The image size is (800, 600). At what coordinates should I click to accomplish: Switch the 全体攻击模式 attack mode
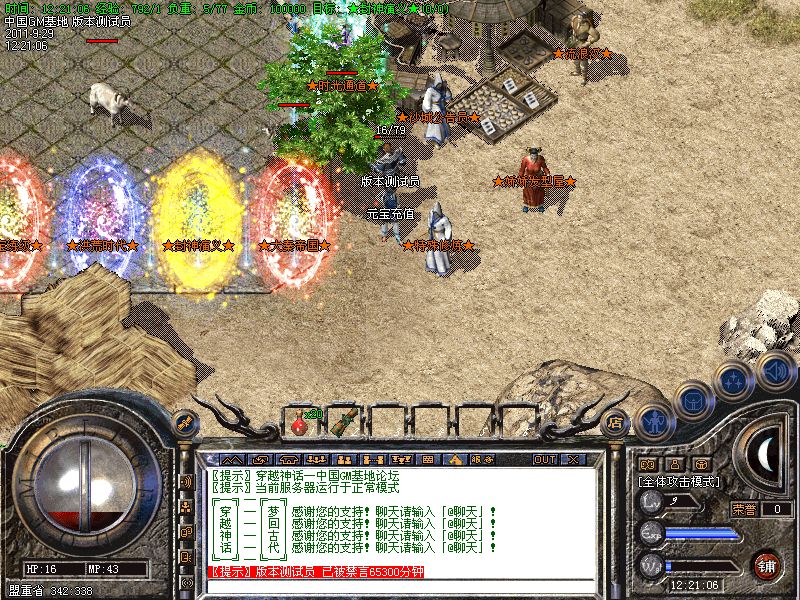[682, 481]
